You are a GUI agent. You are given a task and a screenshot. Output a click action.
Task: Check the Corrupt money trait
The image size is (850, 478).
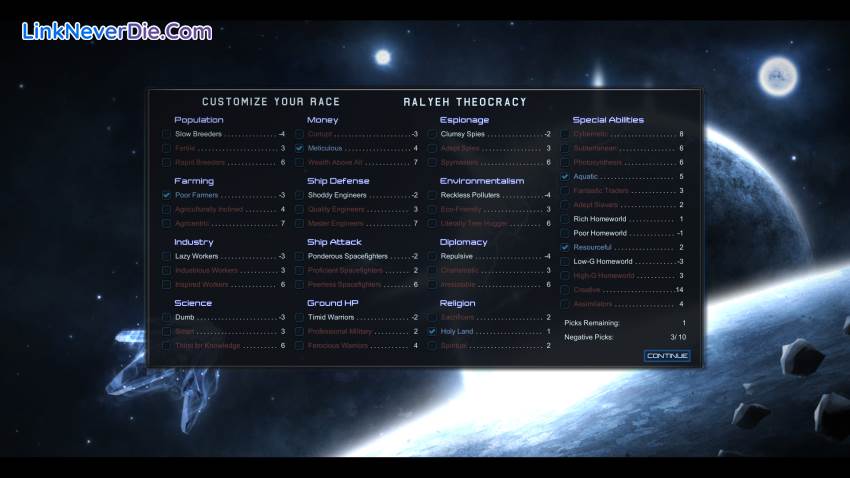299,133
